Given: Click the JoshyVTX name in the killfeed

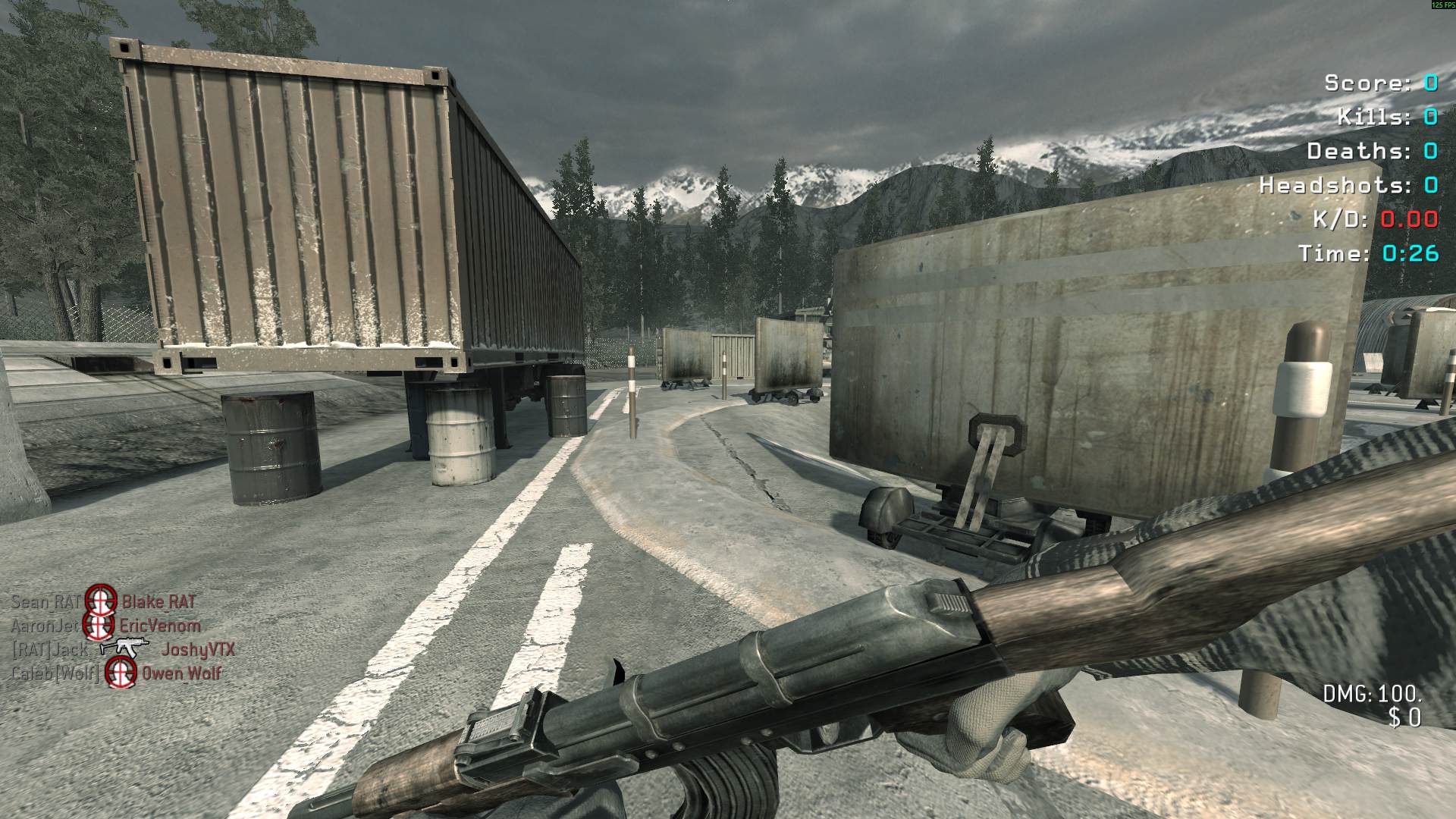Looking at the screenshot, I should coord(198,650).
